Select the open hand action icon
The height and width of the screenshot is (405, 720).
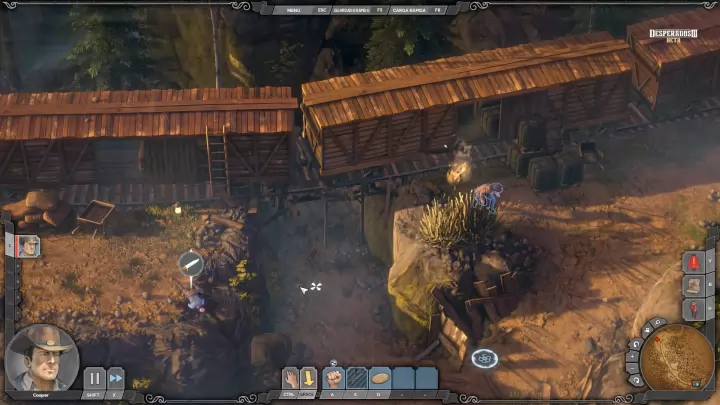pyautogui.click(x=291, y=378)
